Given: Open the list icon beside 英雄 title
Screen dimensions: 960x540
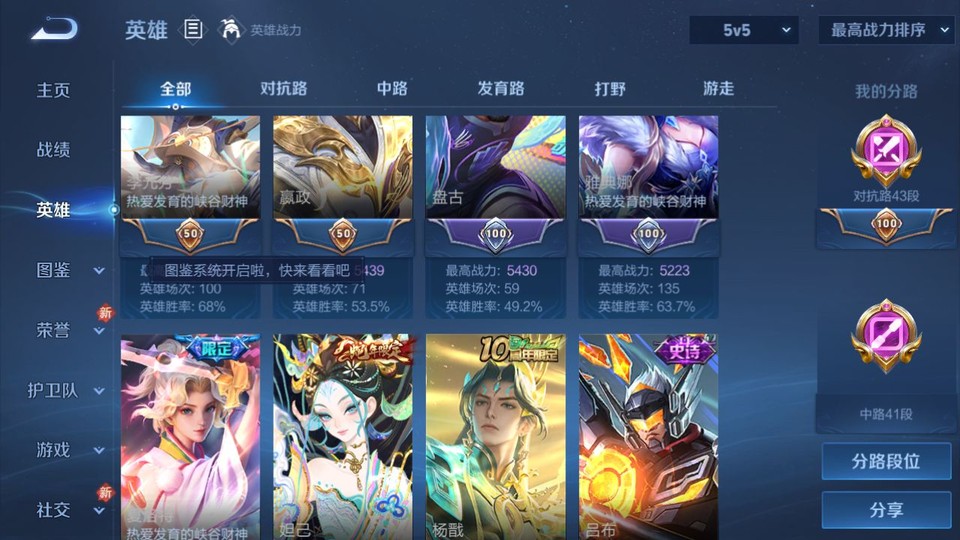Looking at the screenshot, I should click(x=193, y=30).
